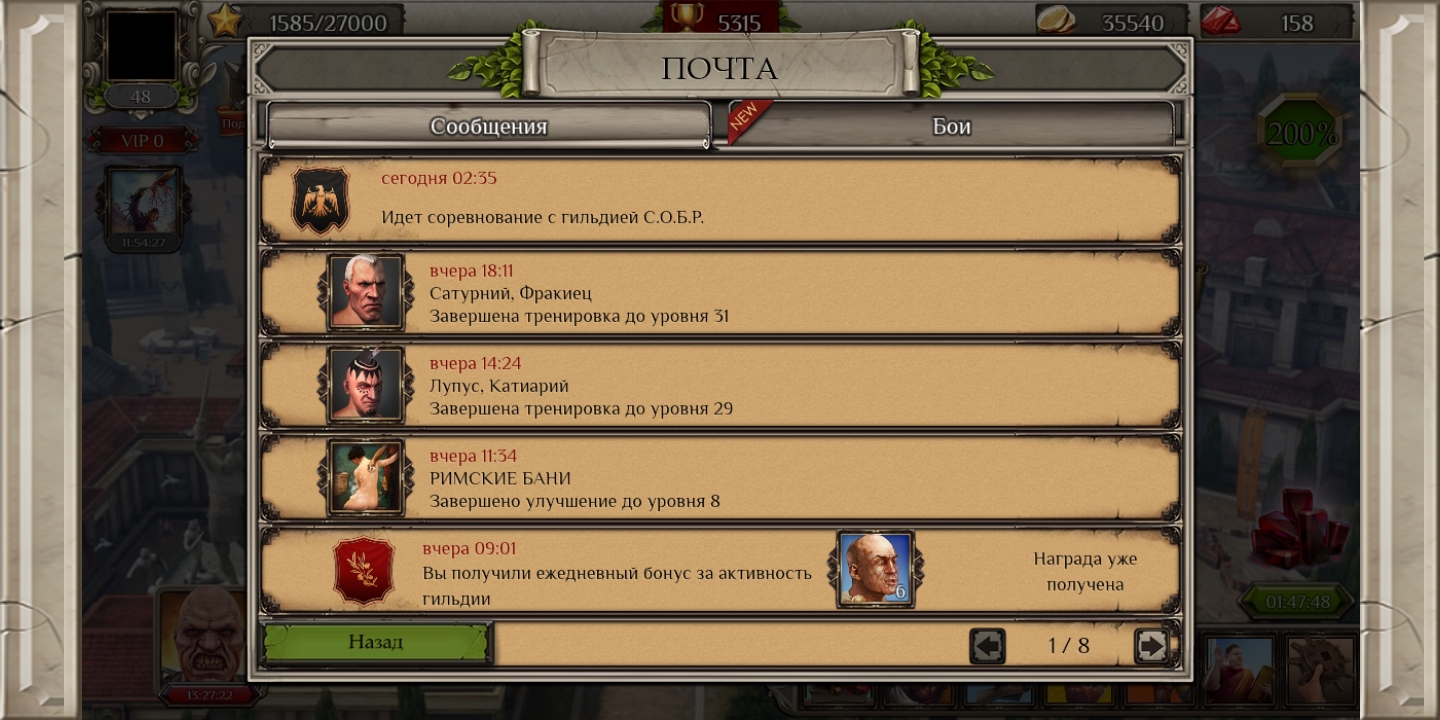Go to the previous mail page
Viewport: 1440px width, 720px height.
[987, 646]
